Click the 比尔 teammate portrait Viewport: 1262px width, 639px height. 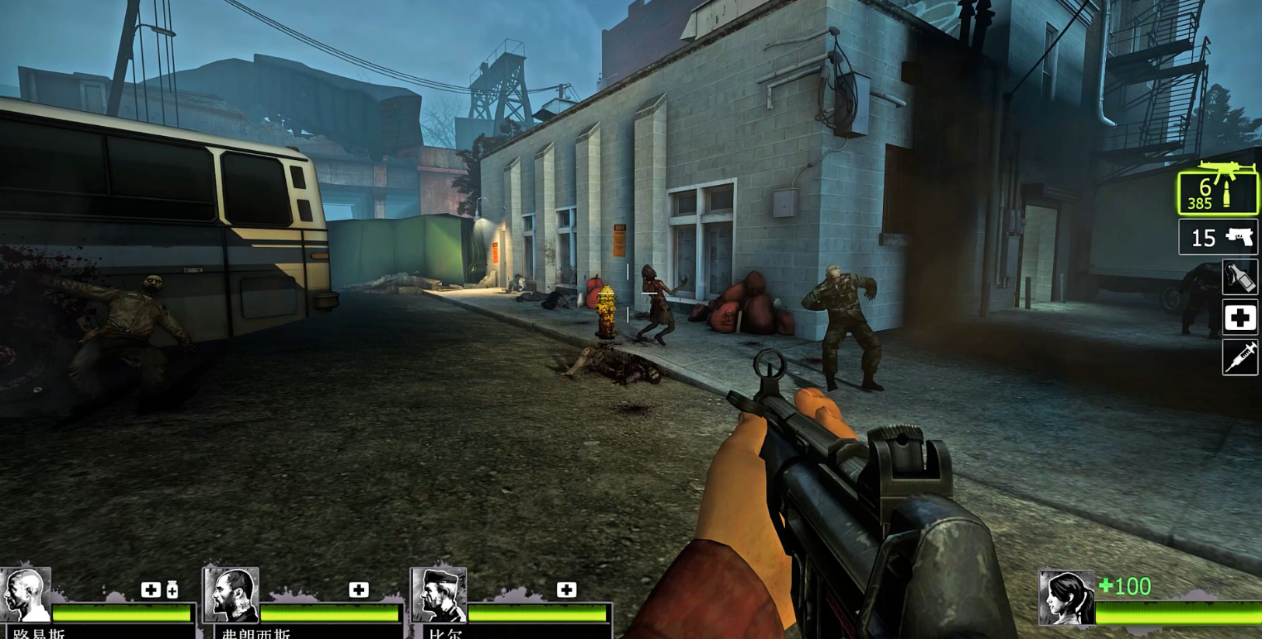(x=438, y=596)
